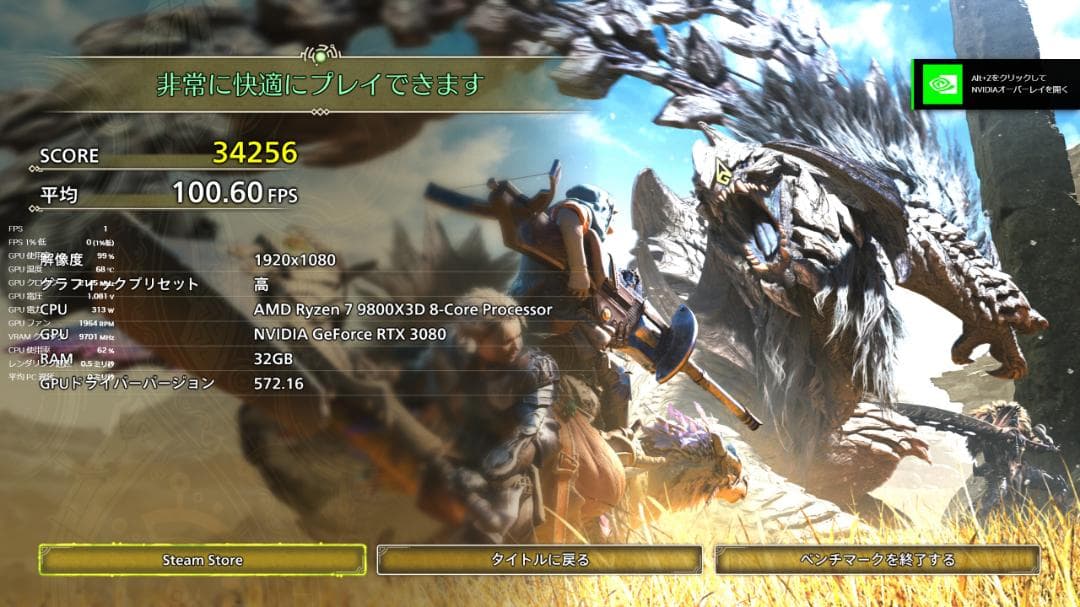
Task: Click the NVIDIA overlay notification
Action: click(x=995, y=83)
